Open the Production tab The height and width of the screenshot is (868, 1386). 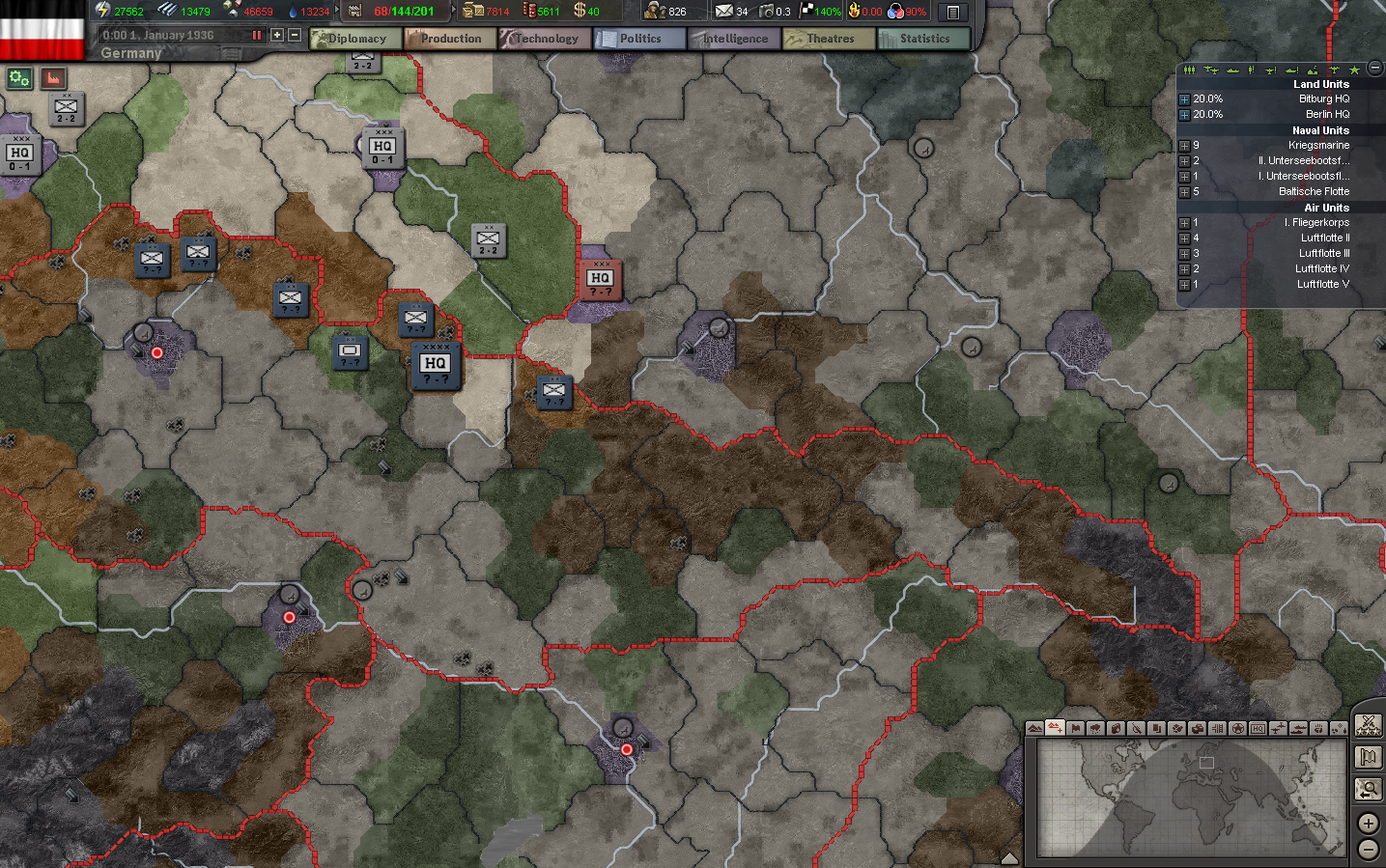coord(450,39)
